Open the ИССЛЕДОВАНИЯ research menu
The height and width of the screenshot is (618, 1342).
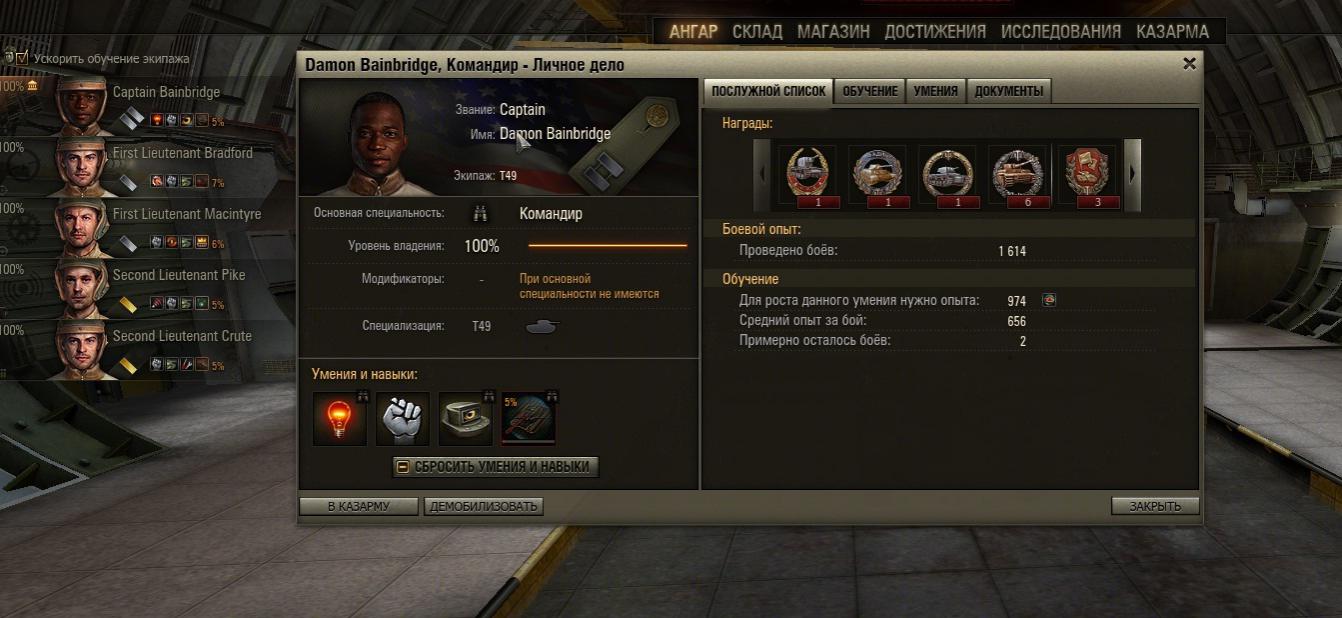(1061, 32)
